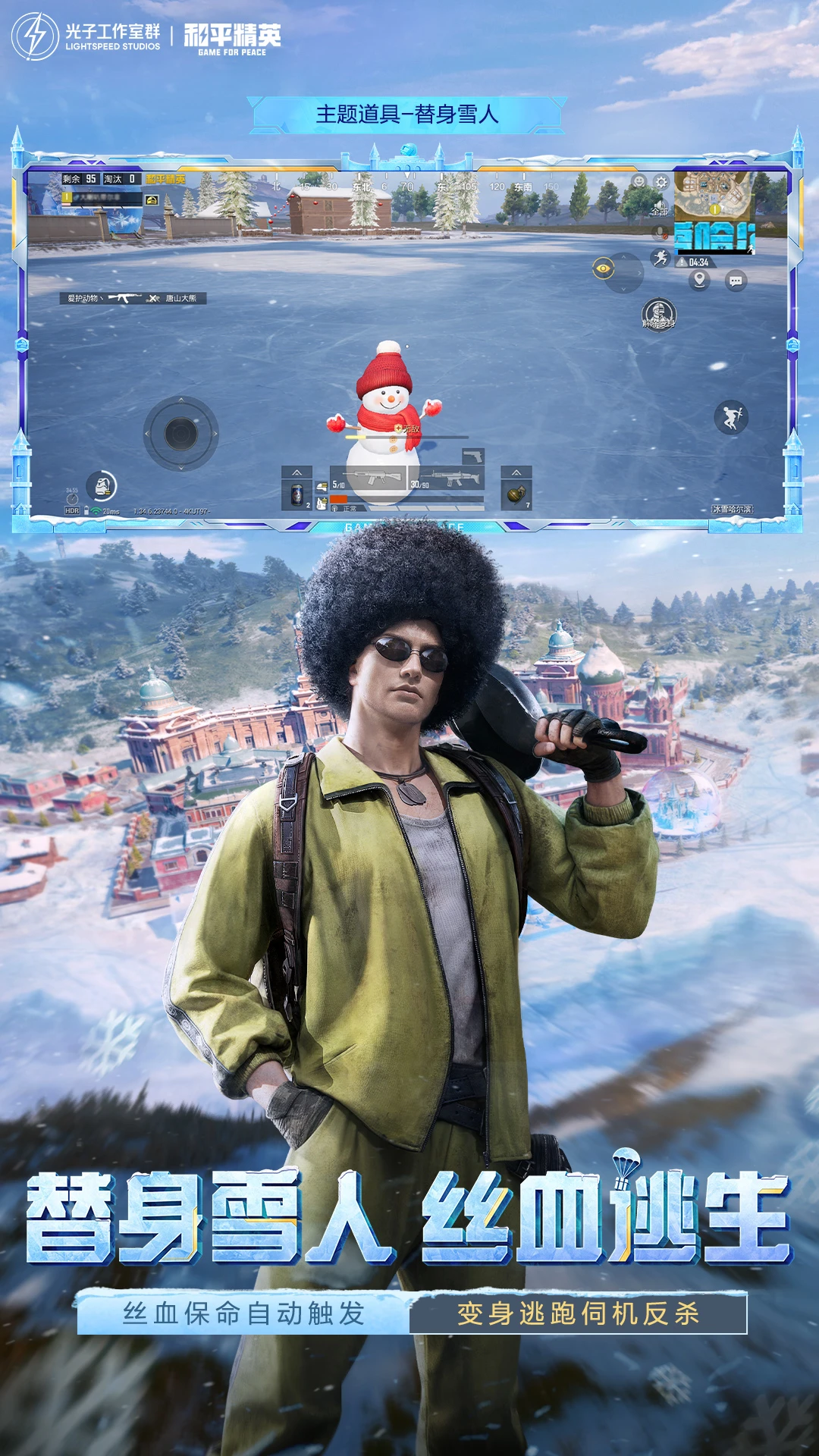Toggle the microphone icon

click(661, 233)
